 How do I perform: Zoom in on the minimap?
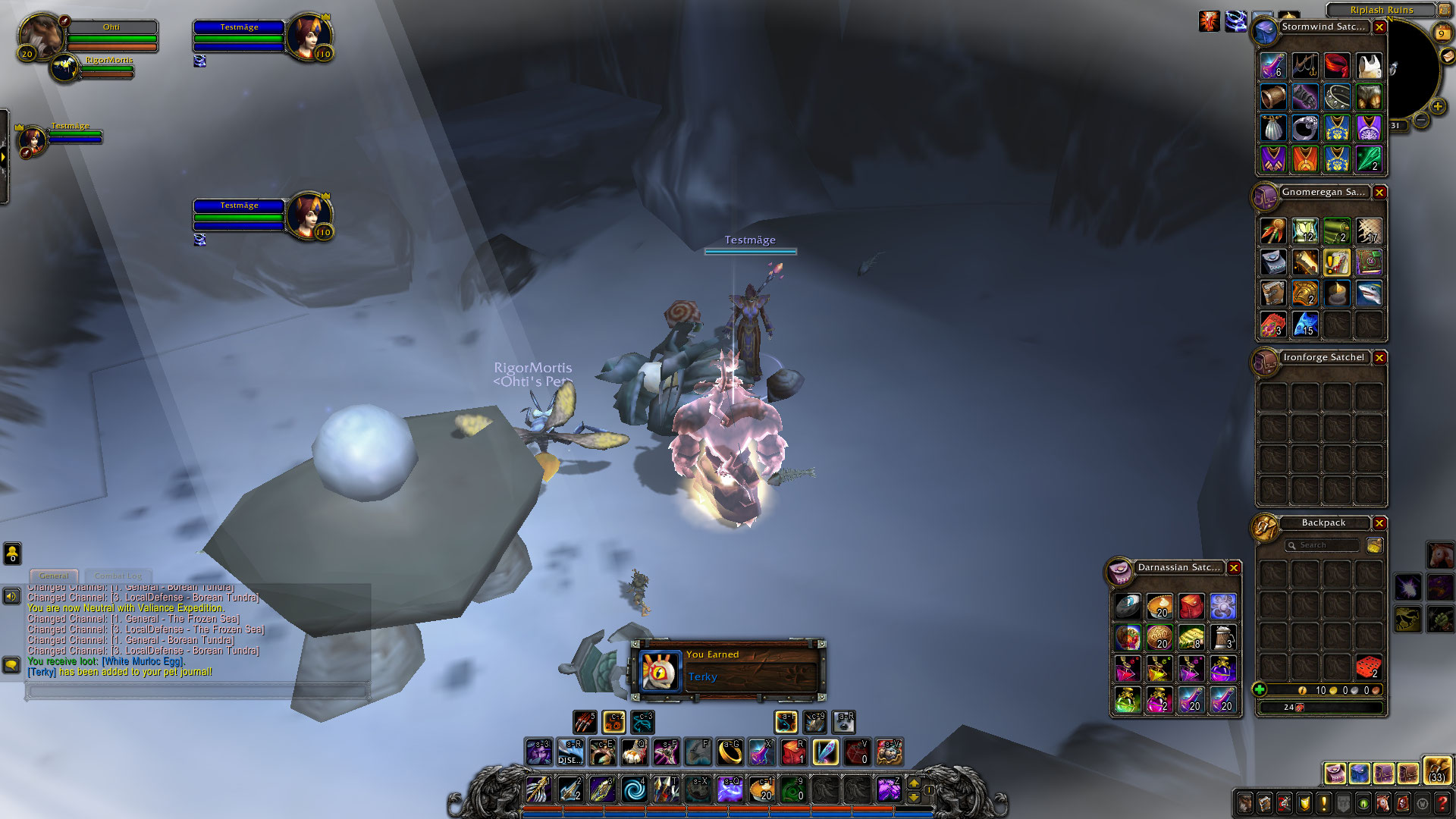coord(1437,107)
